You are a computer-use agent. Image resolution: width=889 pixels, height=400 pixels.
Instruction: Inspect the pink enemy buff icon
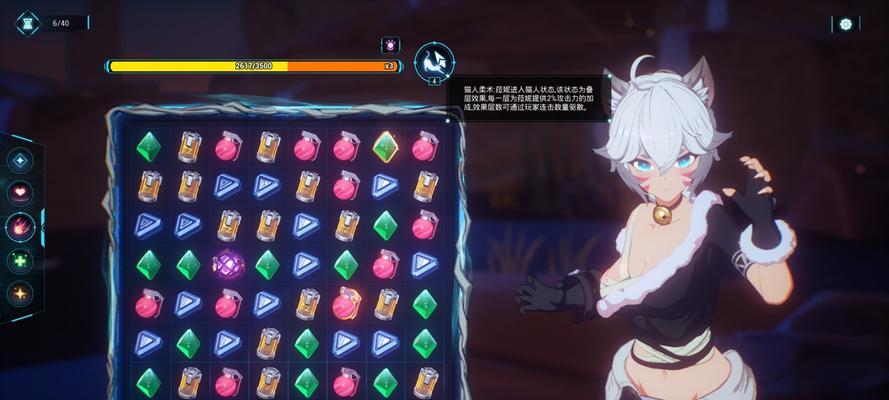(x=389, y=45)
